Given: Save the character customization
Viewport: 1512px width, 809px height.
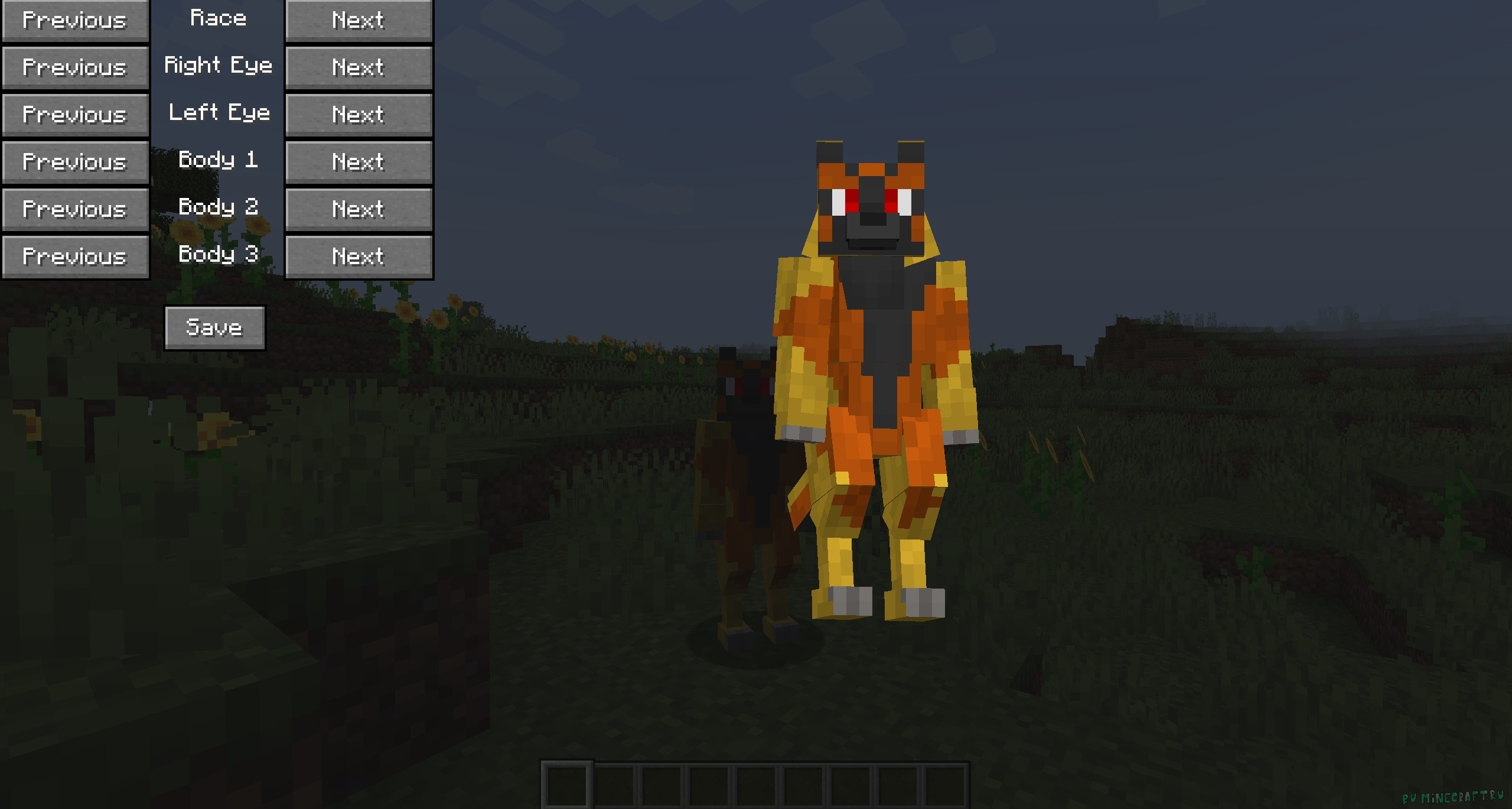Looking at the screenshot, I should [214, 327].
